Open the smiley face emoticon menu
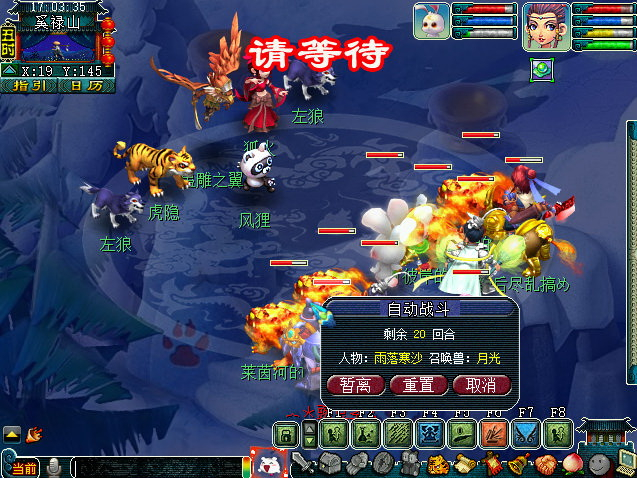This screenshot has width=637, height=478. (599, 464)
